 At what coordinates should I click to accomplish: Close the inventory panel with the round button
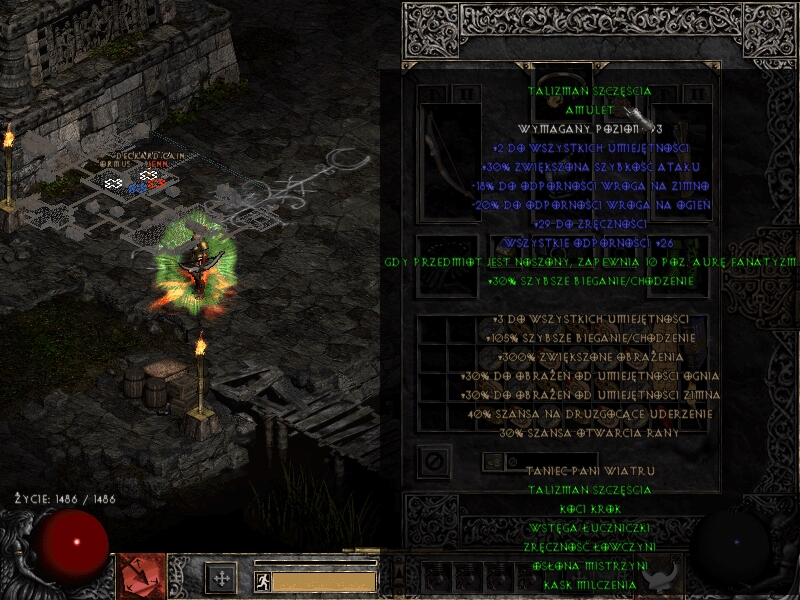tap(436, 462)
